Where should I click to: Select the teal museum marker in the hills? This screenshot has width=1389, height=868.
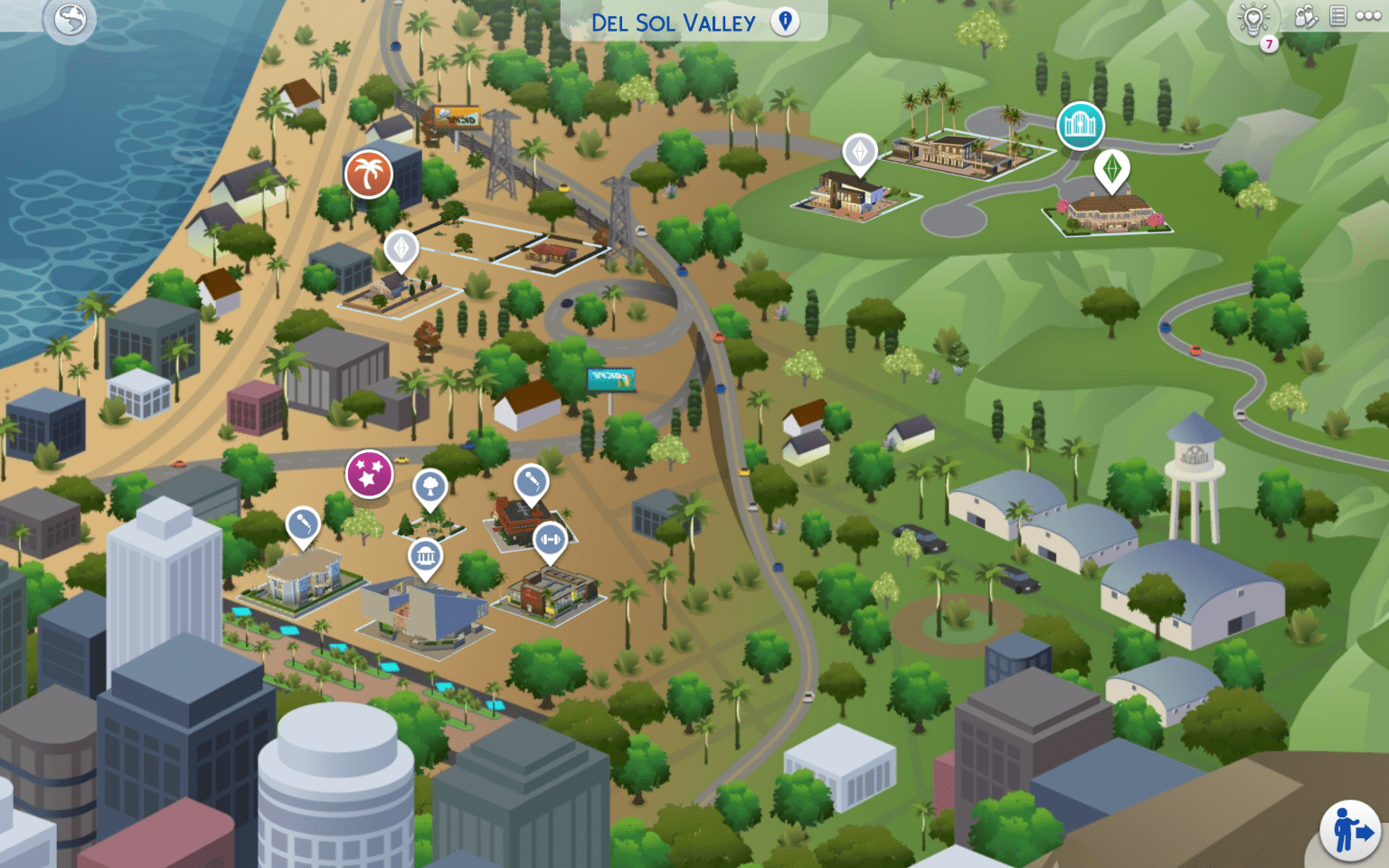point(1081,126)
